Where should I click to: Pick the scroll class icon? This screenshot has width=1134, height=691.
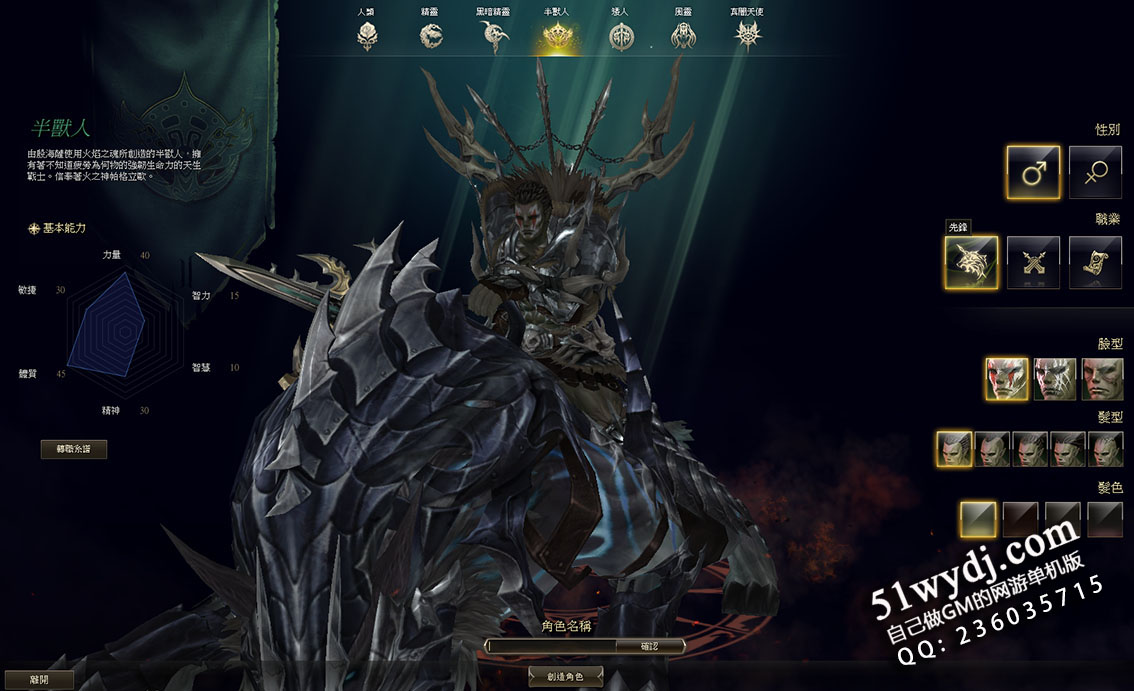[1095, 263]
